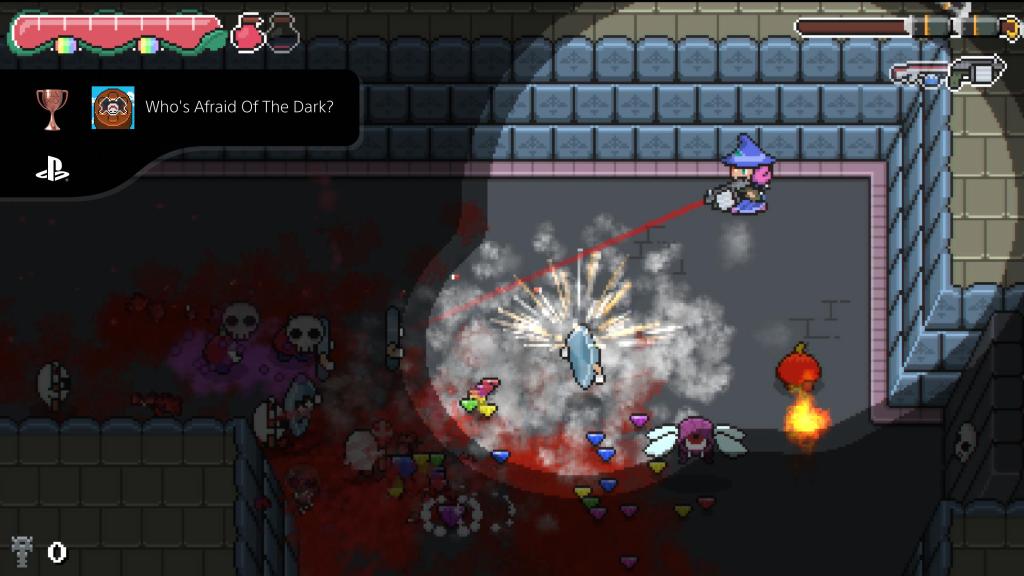Click the PlayStation logo icon
Viewport: 1024px width, 576px height.
tap(52, 171)
